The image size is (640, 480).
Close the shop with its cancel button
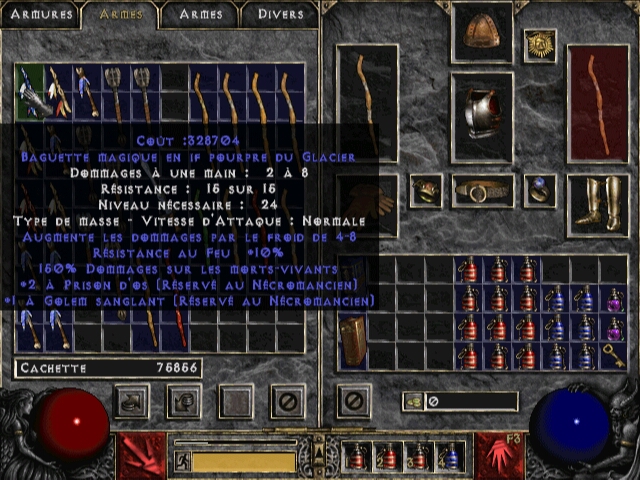(289, 401)
